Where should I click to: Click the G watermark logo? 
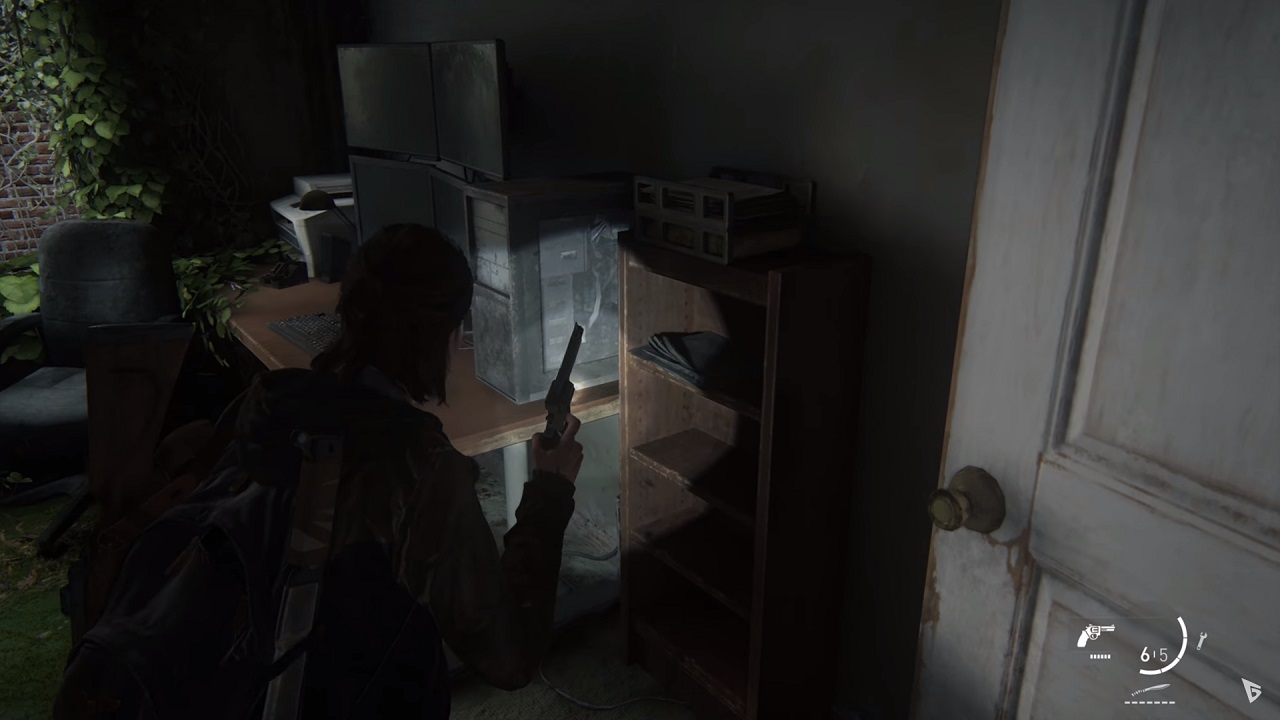pos(1252,691)
